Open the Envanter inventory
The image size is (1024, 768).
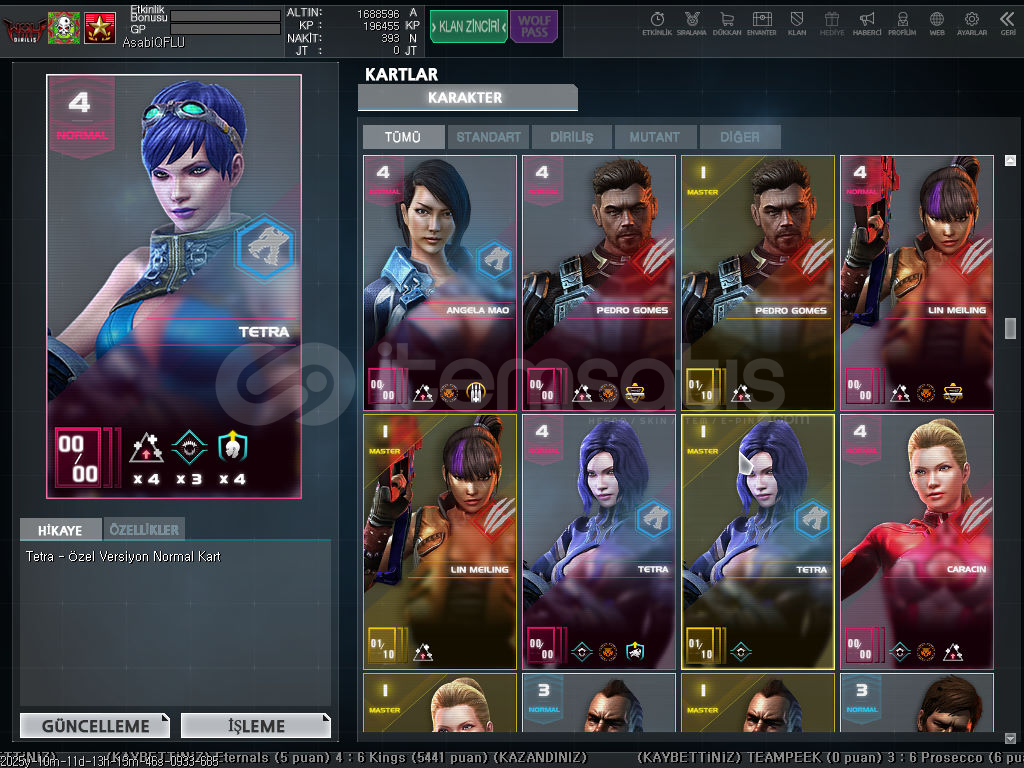click(x=762, y=23)
